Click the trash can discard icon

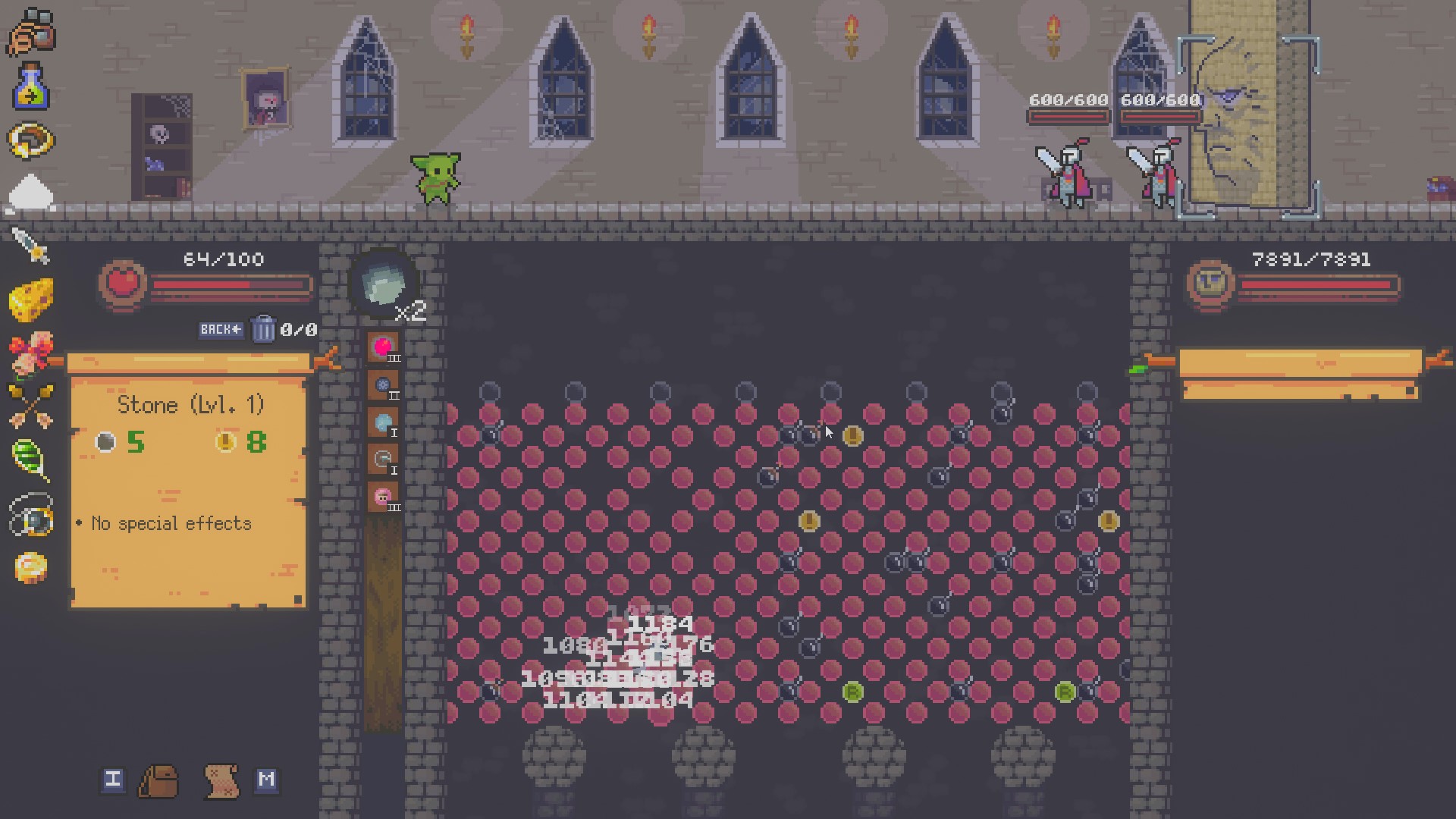click(263, 329)
